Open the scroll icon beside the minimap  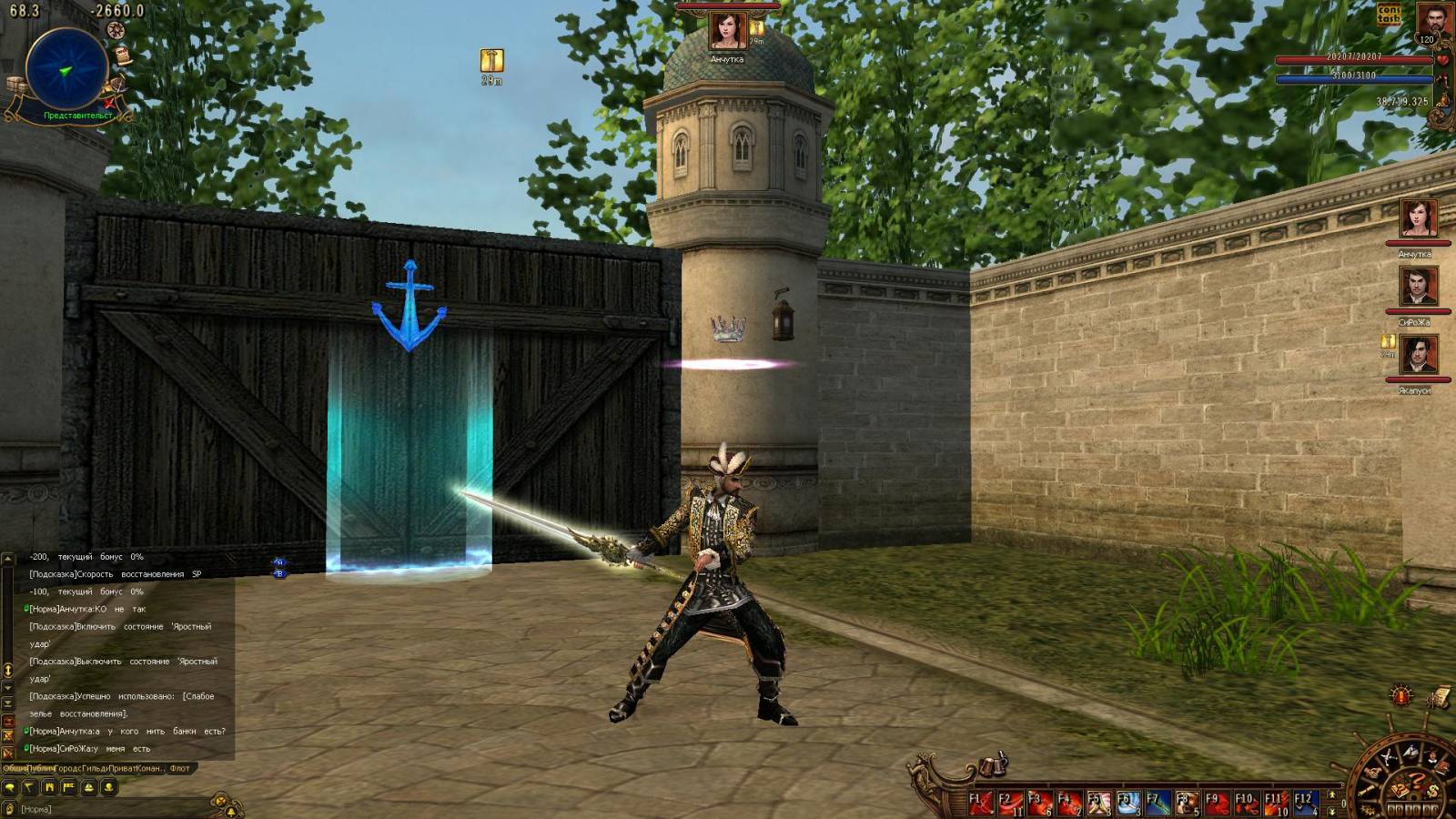pyautogui.click(x=123, y=56)
